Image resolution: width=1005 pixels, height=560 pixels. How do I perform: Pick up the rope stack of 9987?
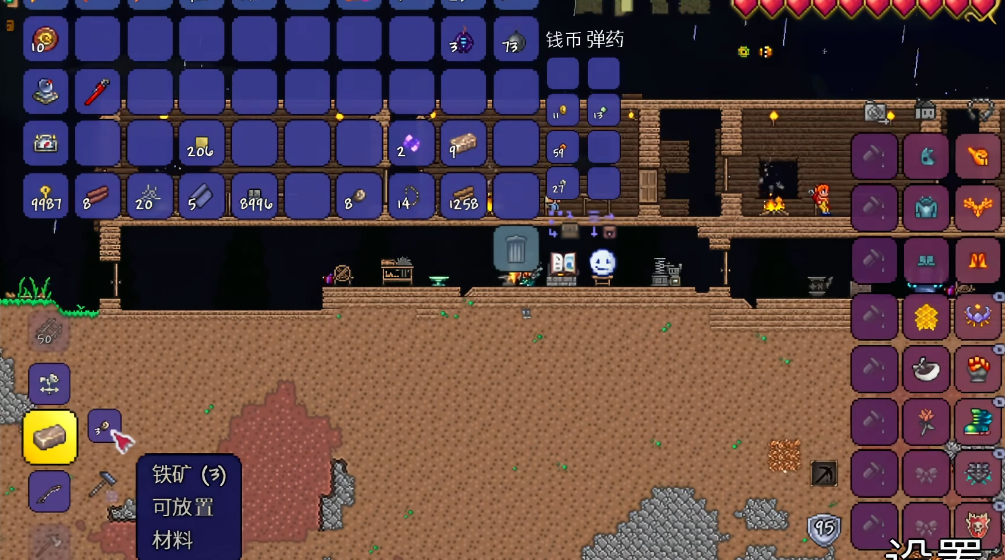[46, 196]
